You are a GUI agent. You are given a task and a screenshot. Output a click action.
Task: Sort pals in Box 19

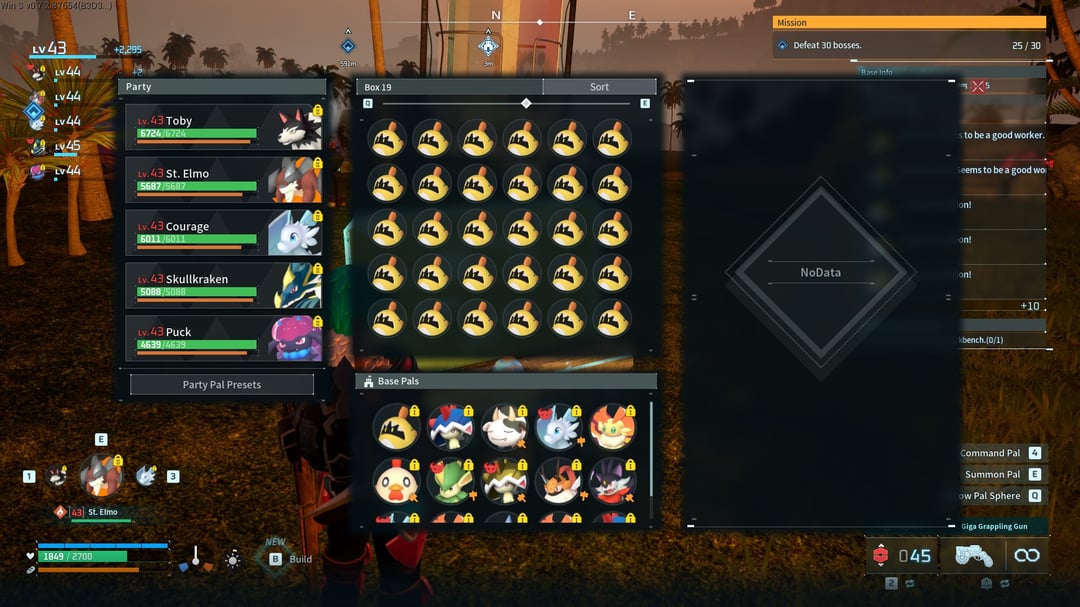coord(599,87)
